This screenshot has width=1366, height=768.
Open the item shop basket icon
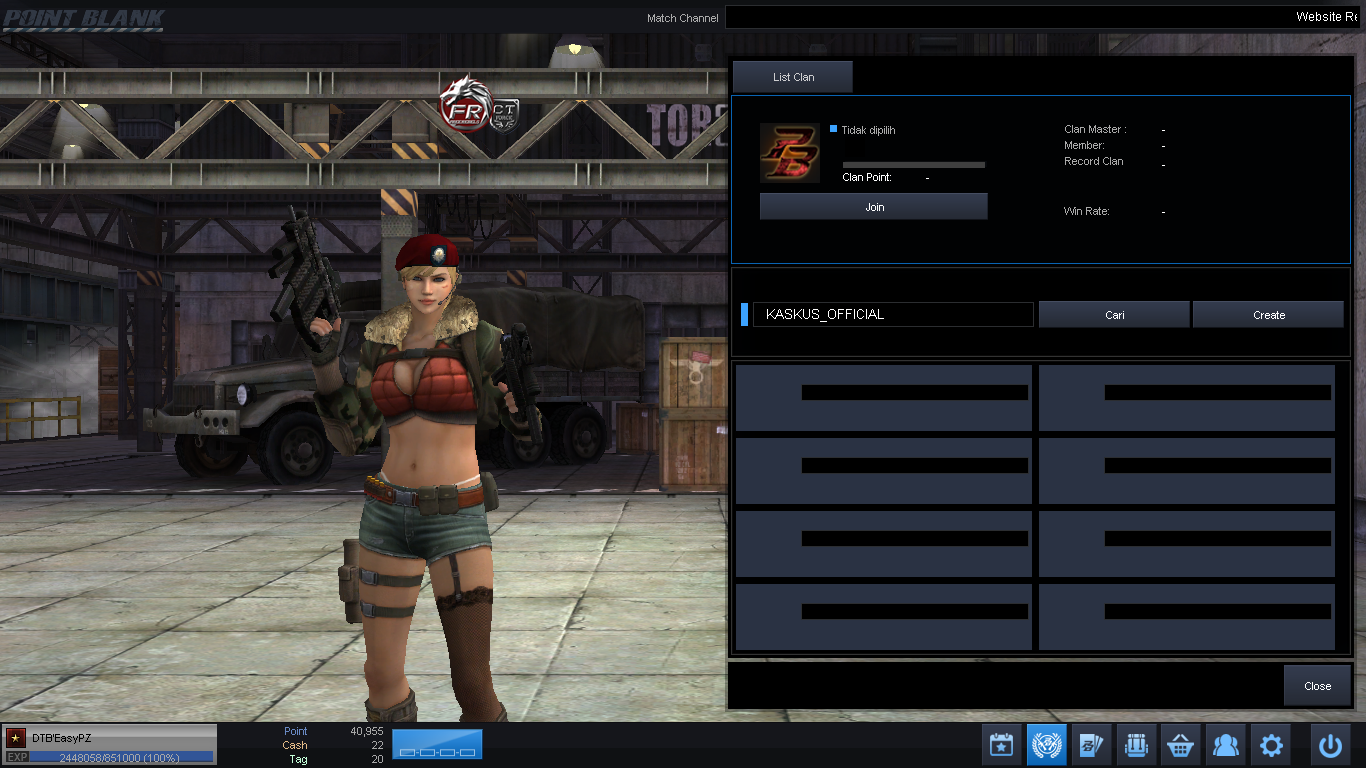(1180, 744)
